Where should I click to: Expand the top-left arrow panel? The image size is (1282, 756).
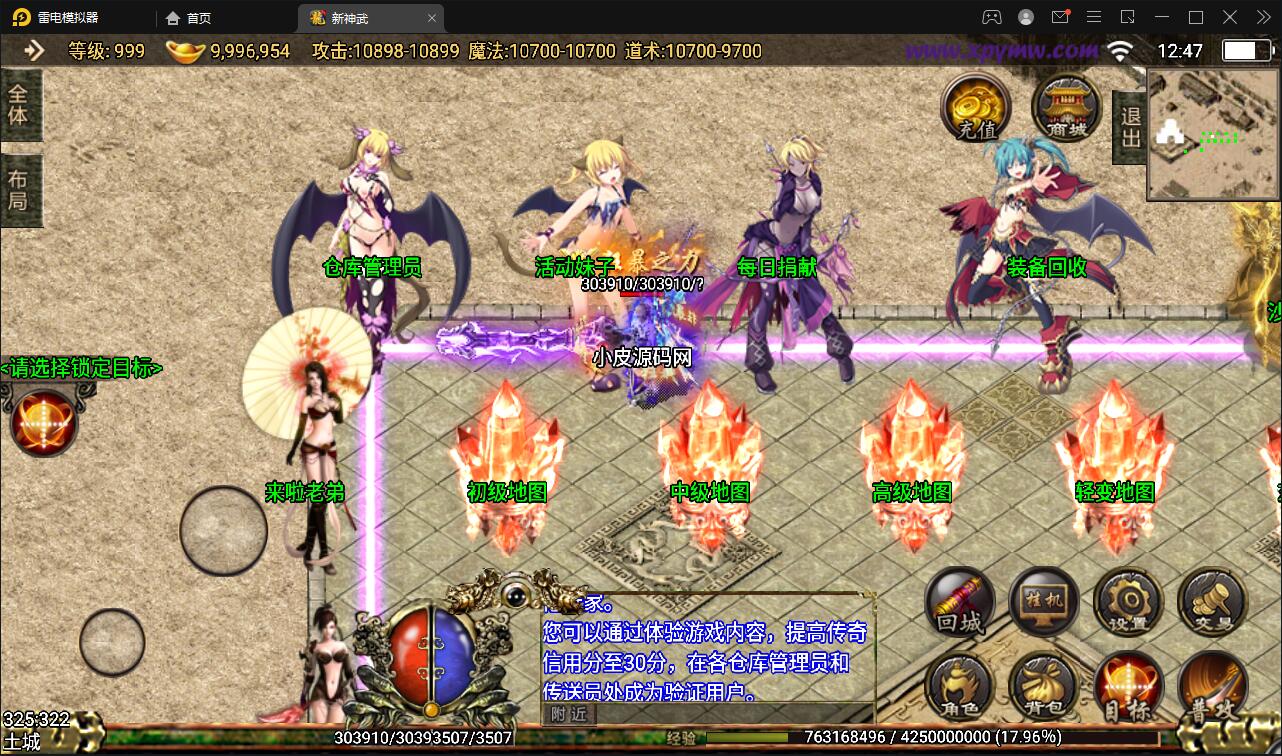34,51
